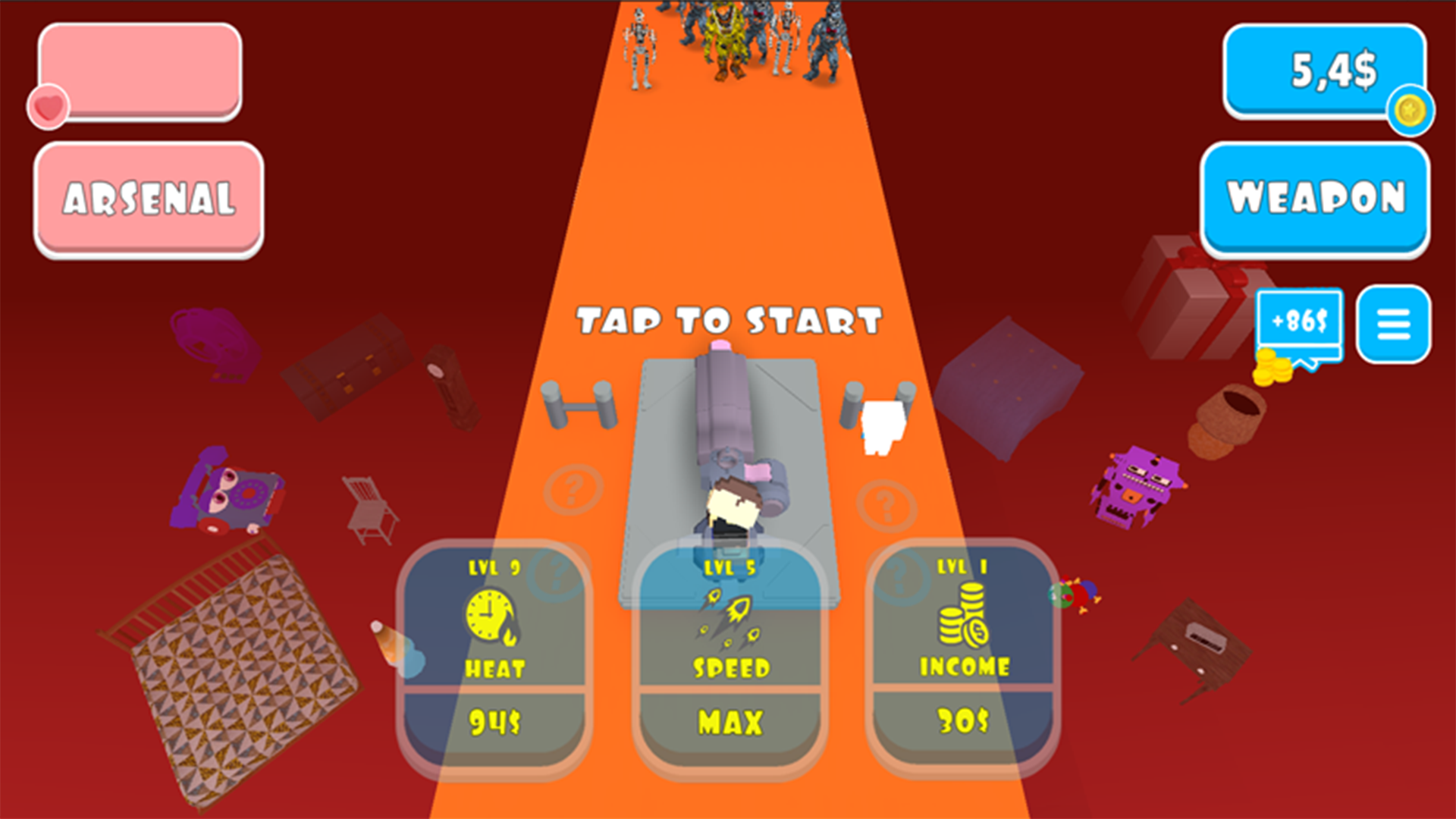This screenshot has width=1456, height=819.
Task: Purchase the Heat upgrade for 94$
Action: tap(494, 720)
